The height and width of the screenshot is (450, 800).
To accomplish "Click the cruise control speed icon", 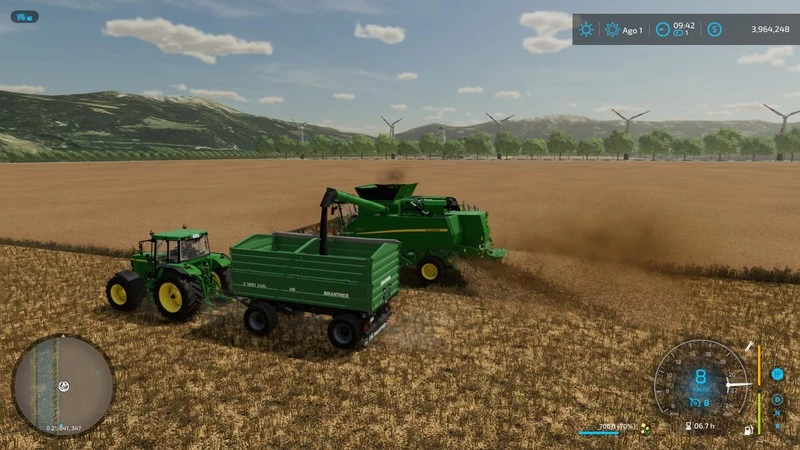I will (x=693, y=402).
